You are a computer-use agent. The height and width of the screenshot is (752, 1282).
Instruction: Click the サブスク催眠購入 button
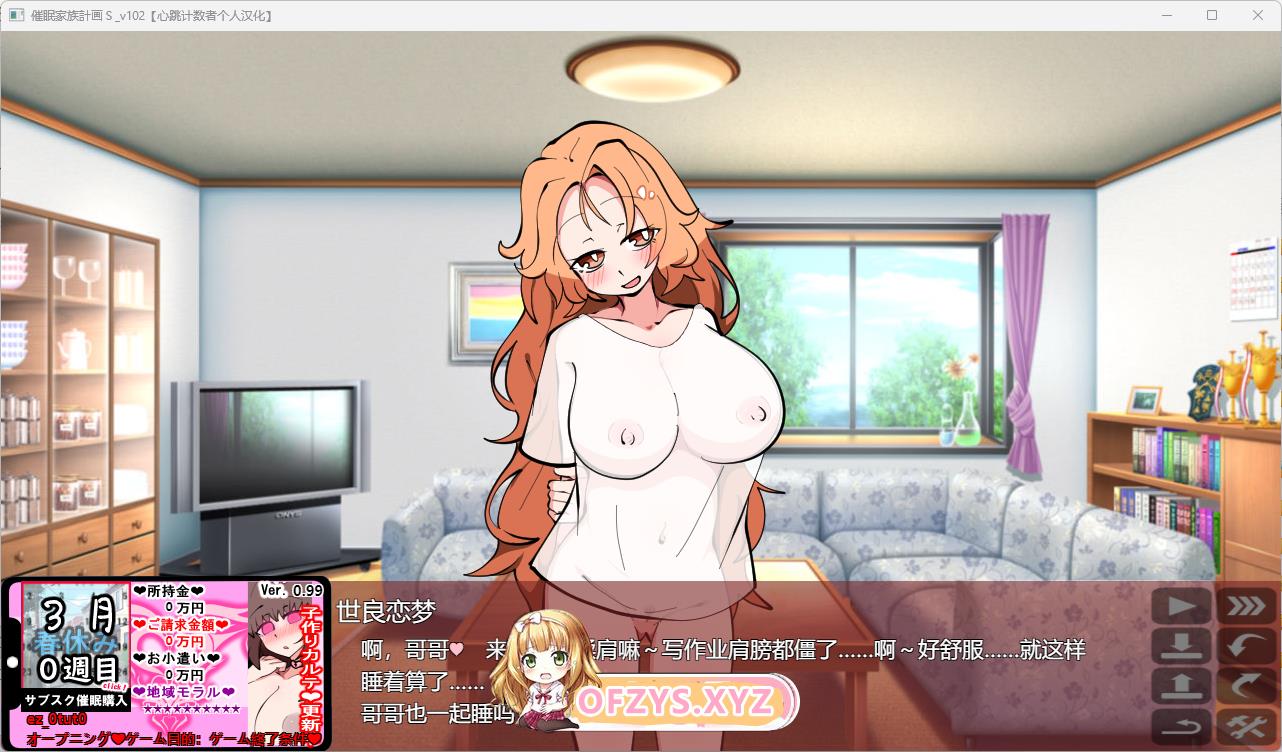(76, 700)
